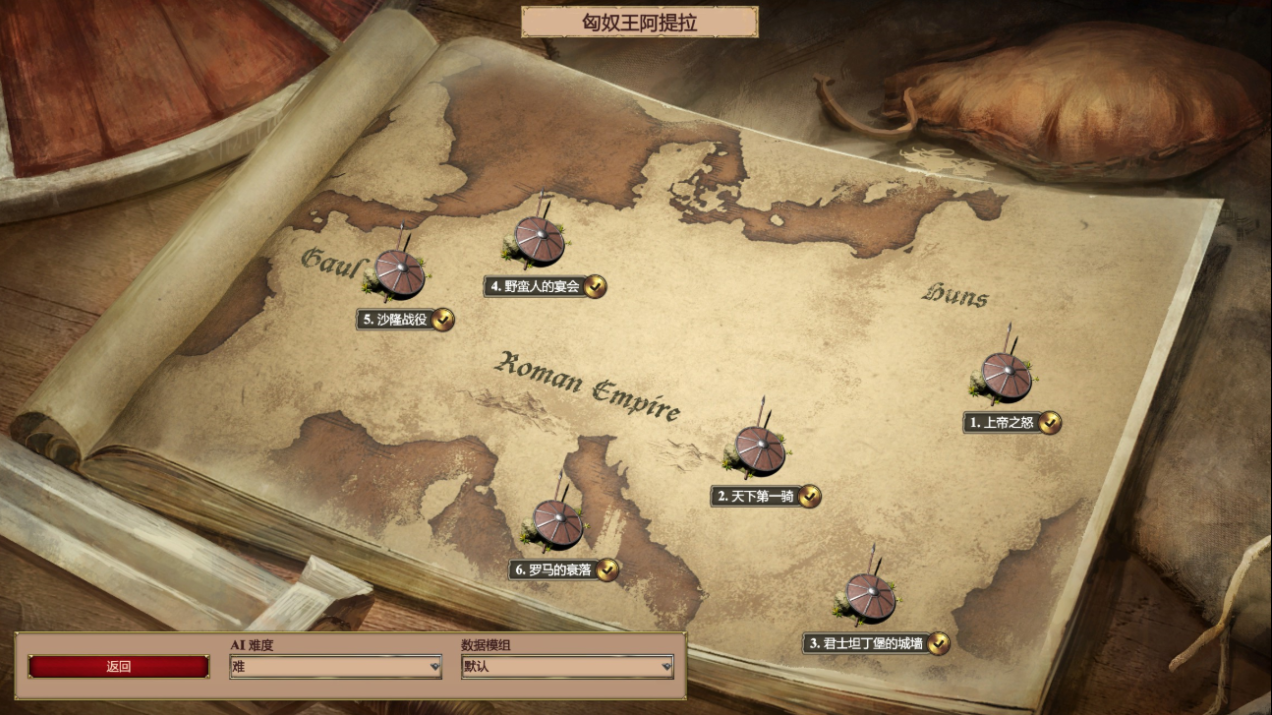
Task: Select scenario 1. 上帝之怒
Action: coord(1004,377)
